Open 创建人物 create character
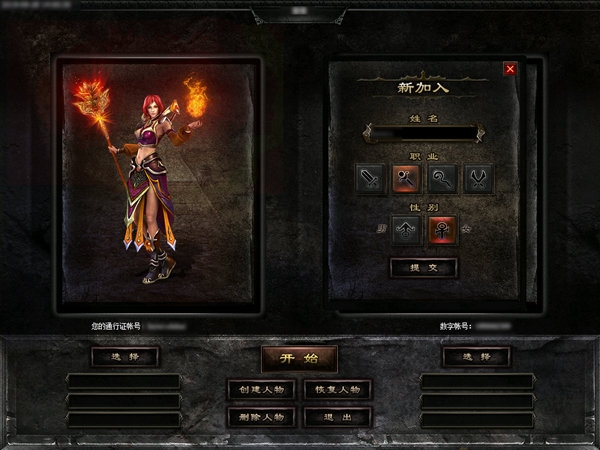 260,389
